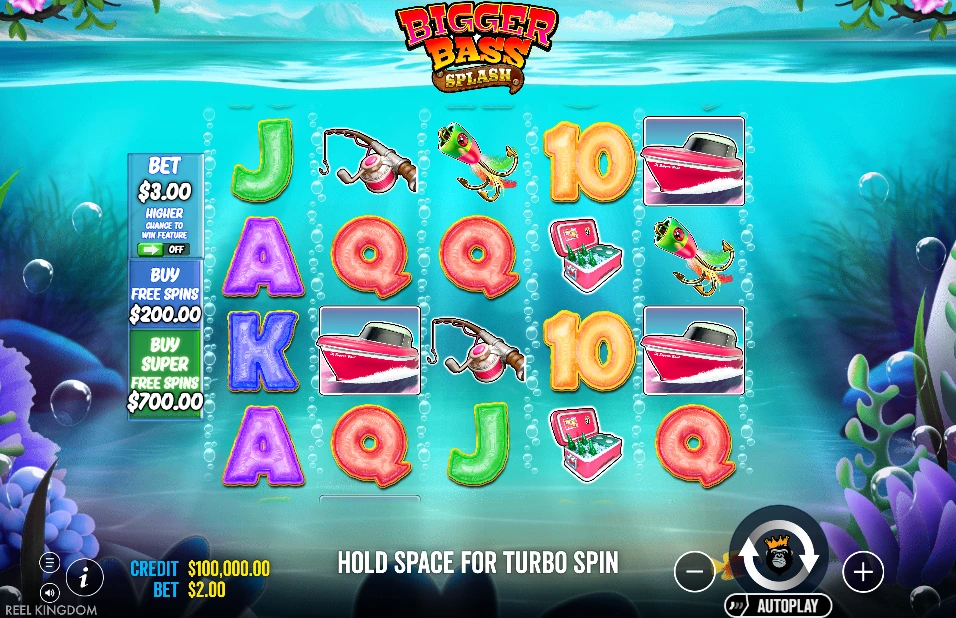The image size is (956, 618).
Task: Increase the bet with the plus button
Action: point(863,572)
